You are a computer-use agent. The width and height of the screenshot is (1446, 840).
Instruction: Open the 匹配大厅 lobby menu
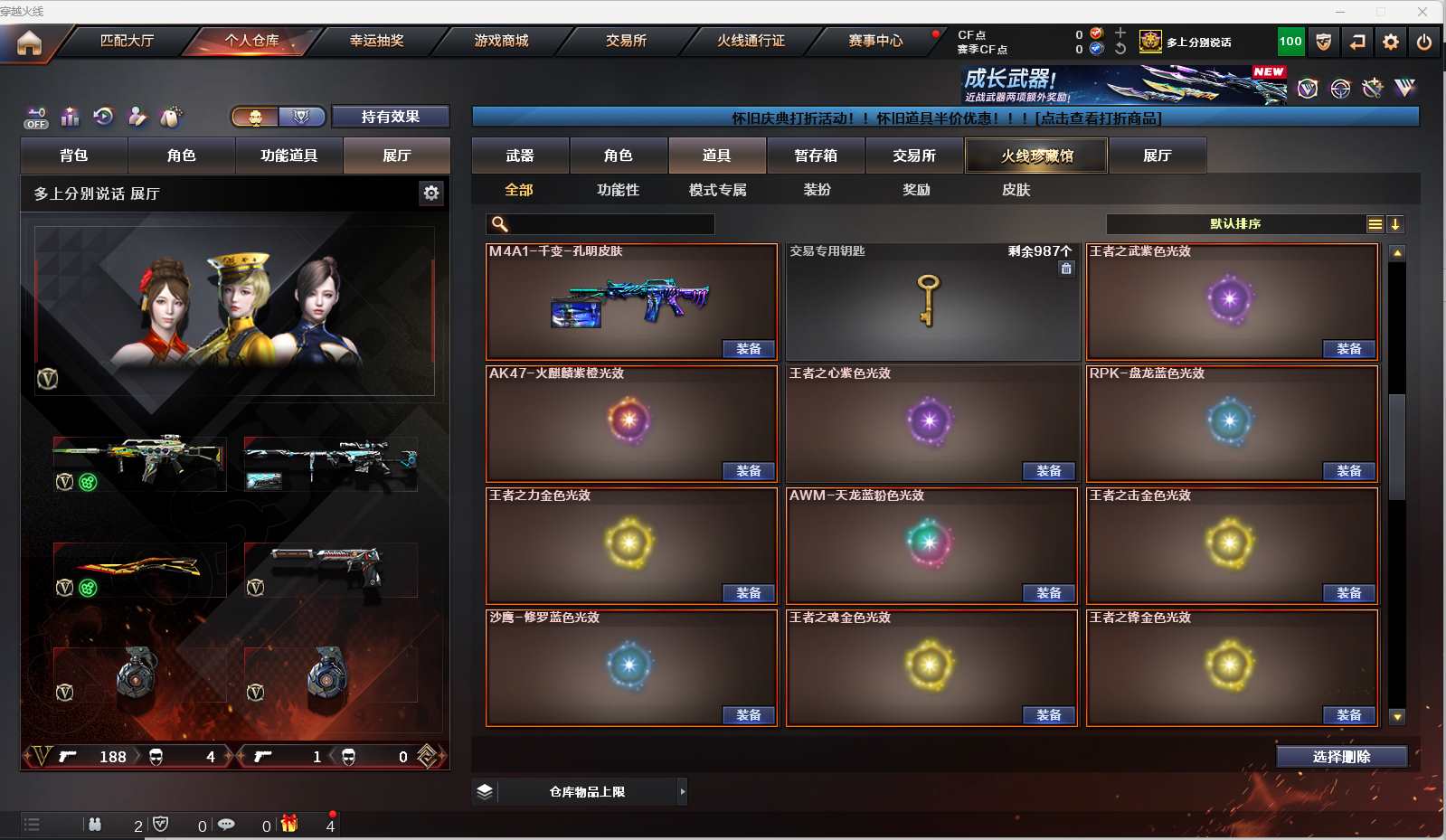click(x=127, y=41)
